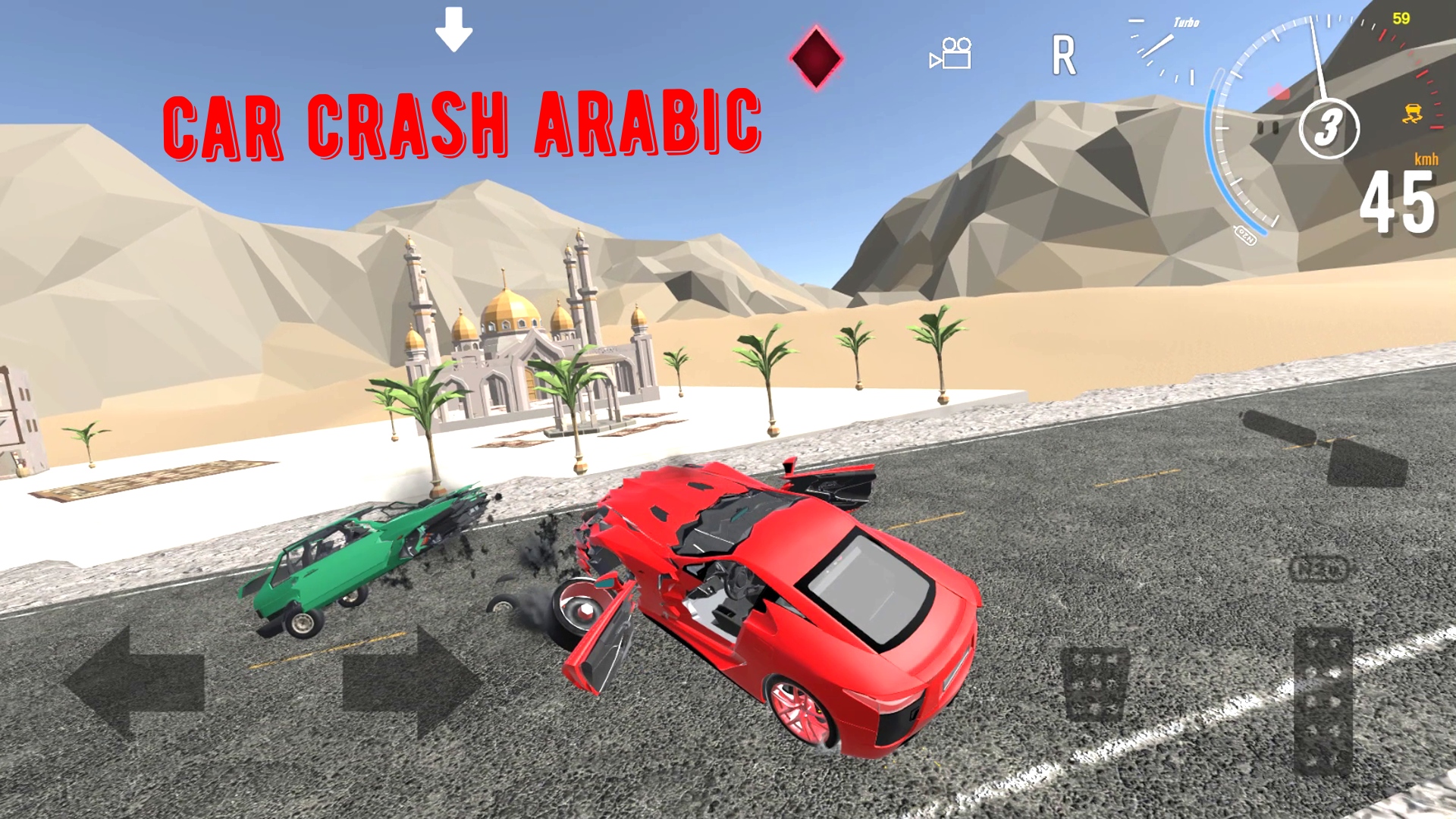Toggle reverse by tapping the R gear
Image resolution: width=1456 pixels, height=819 pixels.
pyautogui.click(x=1065, y=53)
